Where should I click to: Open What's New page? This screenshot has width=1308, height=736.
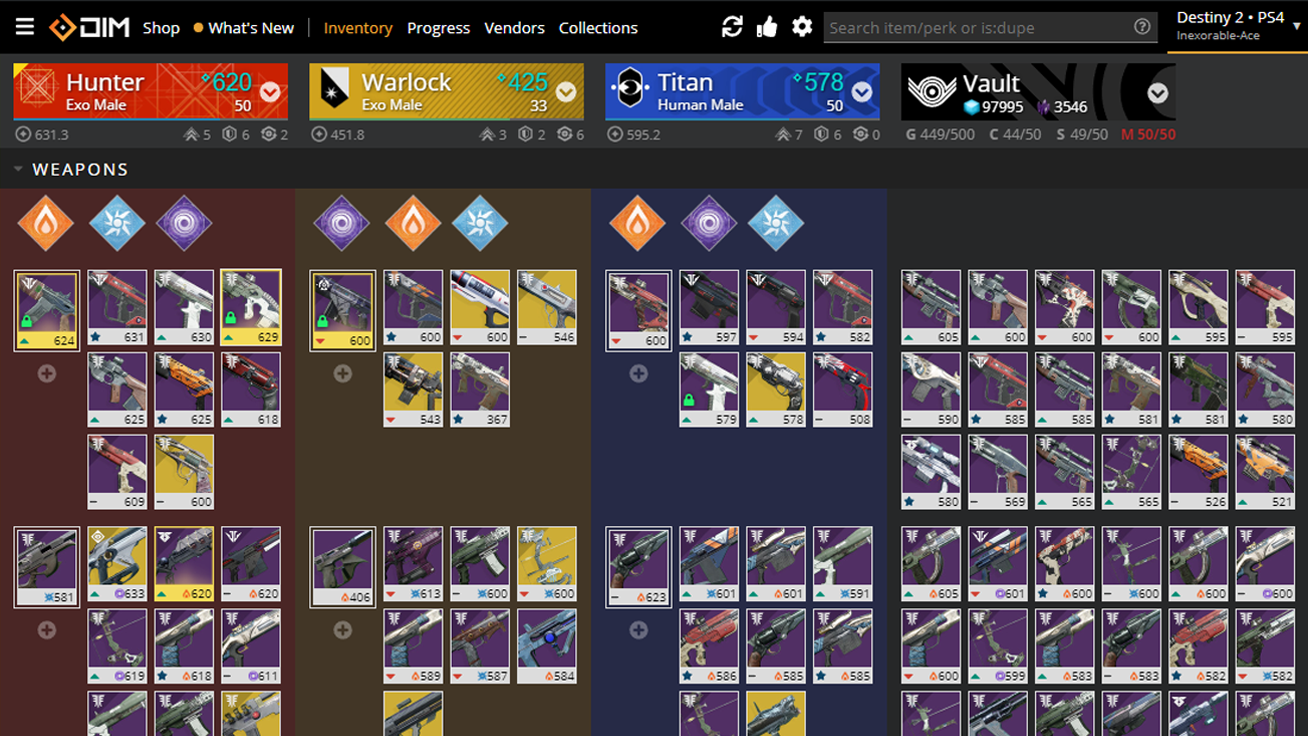click(x=251, y=27)
